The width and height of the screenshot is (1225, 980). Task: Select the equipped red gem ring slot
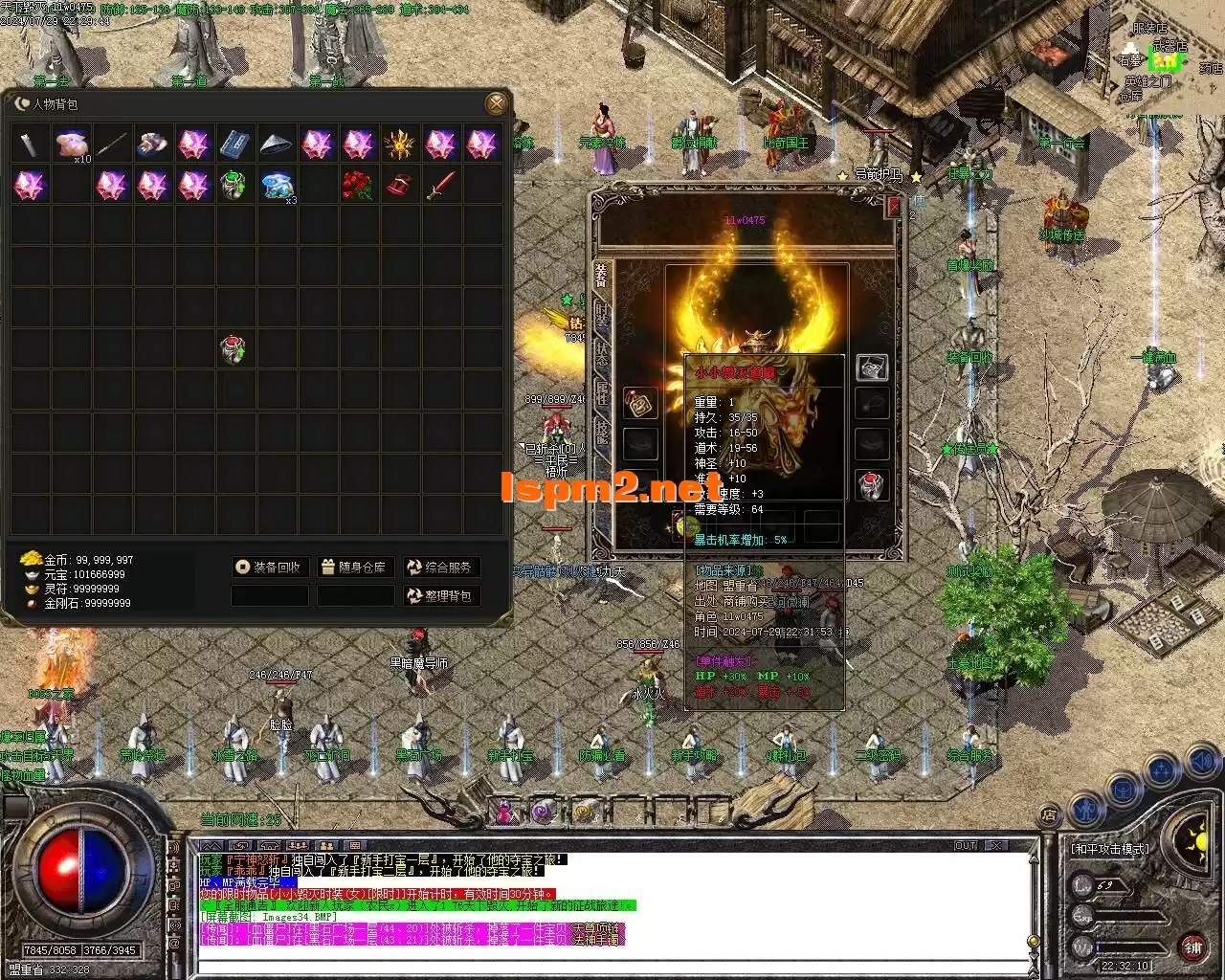click(x=870, y=486)
